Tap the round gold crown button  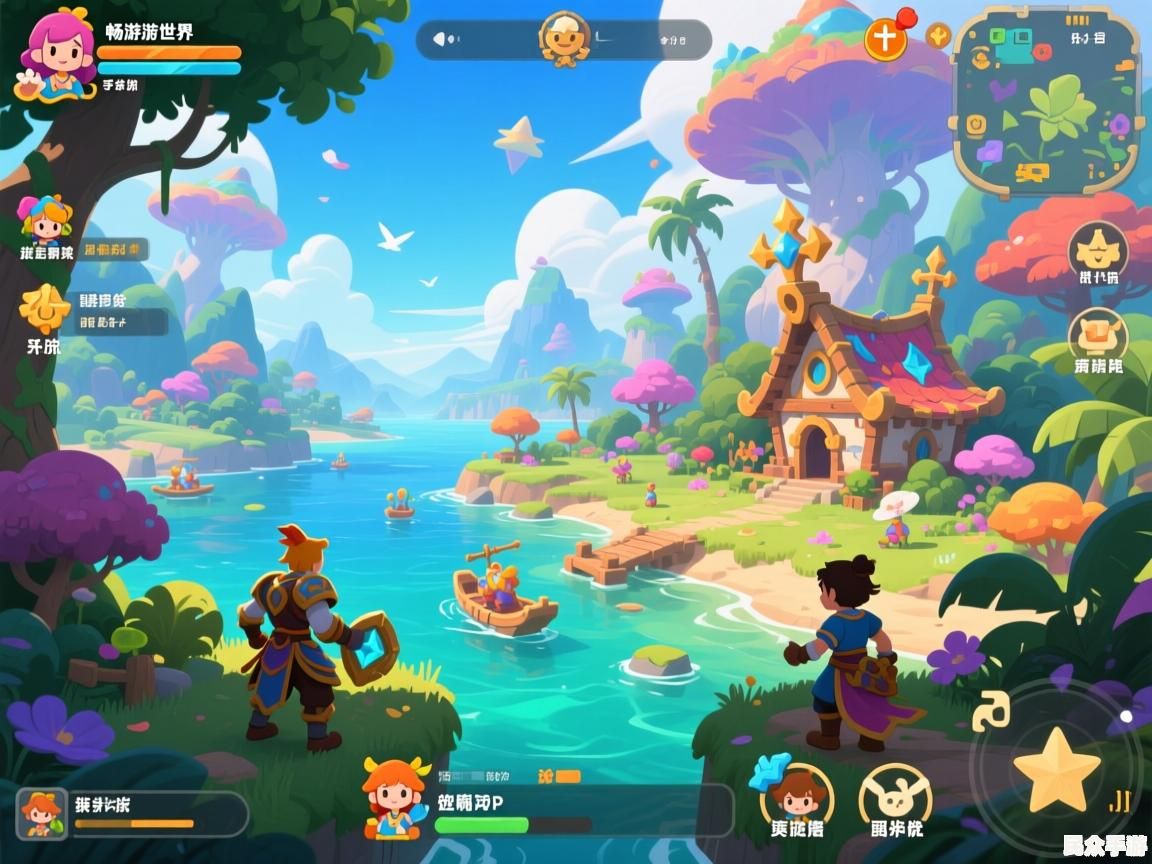click(1098, 248)
